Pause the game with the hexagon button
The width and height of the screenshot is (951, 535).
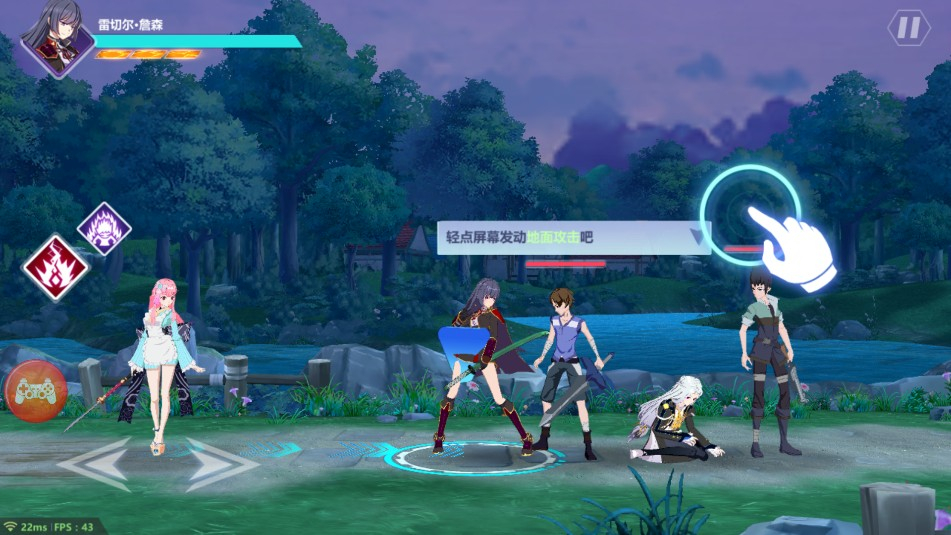coord(908,28)
